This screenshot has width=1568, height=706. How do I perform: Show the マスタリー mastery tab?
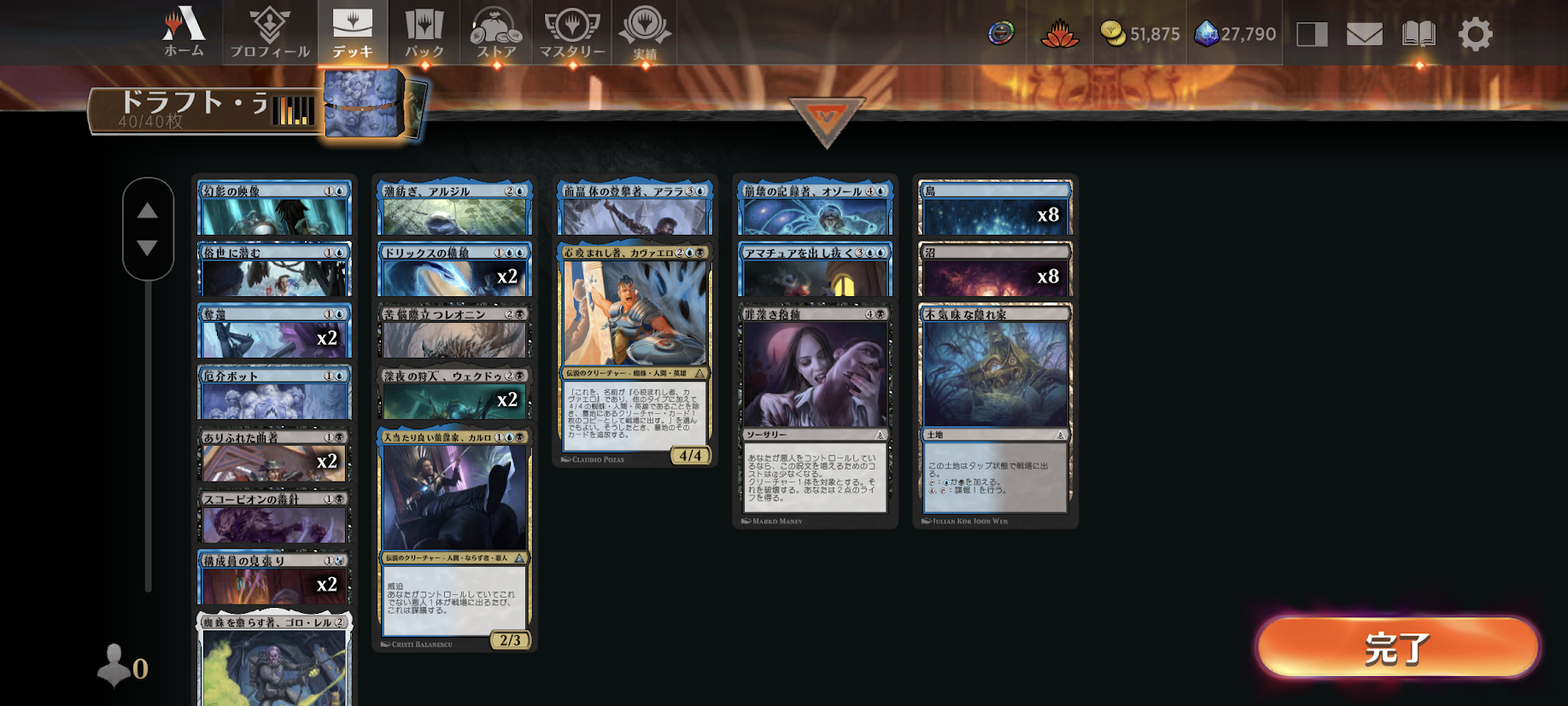tap(572, 32)
